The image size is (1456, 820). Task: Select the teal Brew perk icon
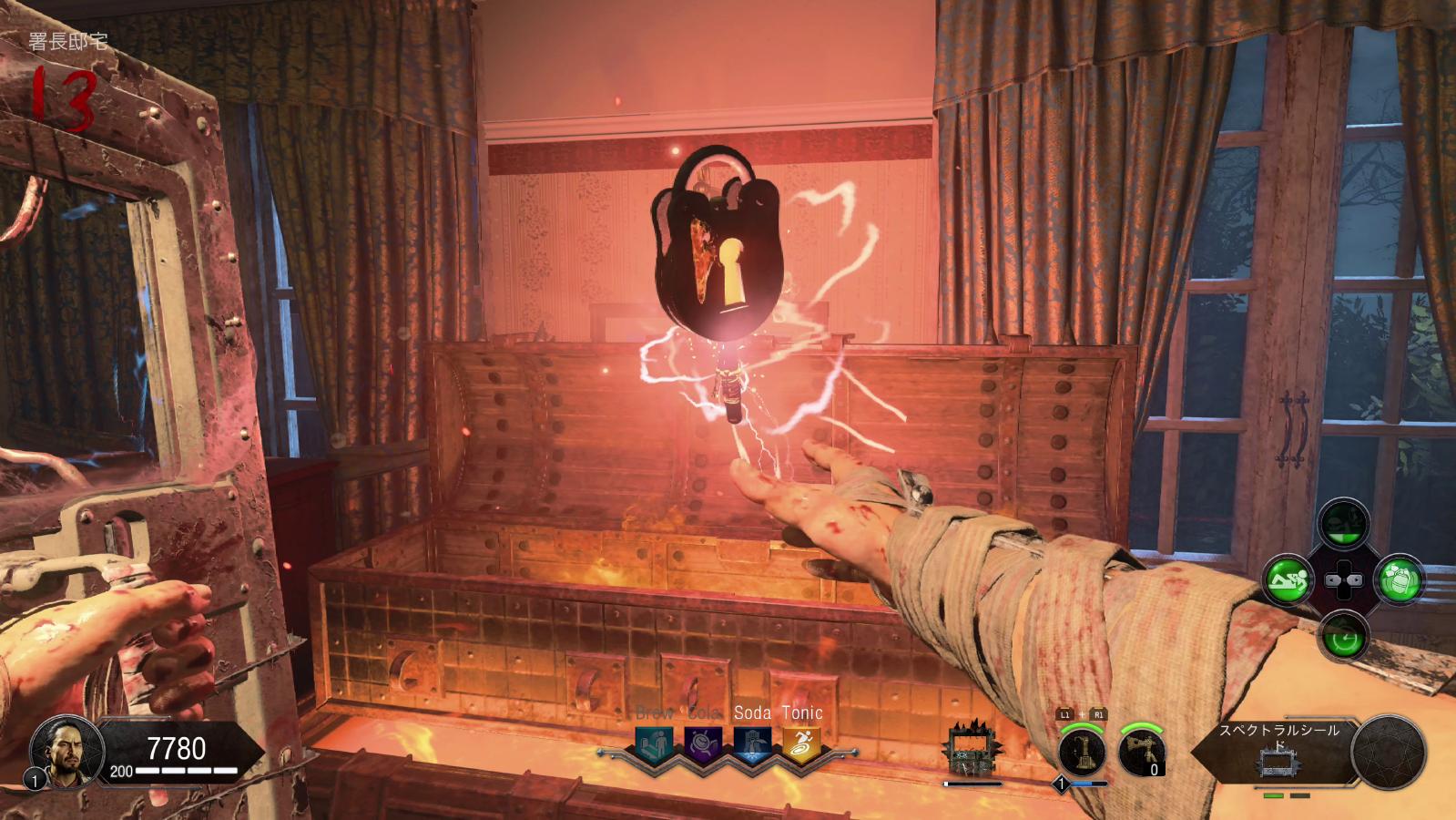pyautogui.click(x=655, y=744)
